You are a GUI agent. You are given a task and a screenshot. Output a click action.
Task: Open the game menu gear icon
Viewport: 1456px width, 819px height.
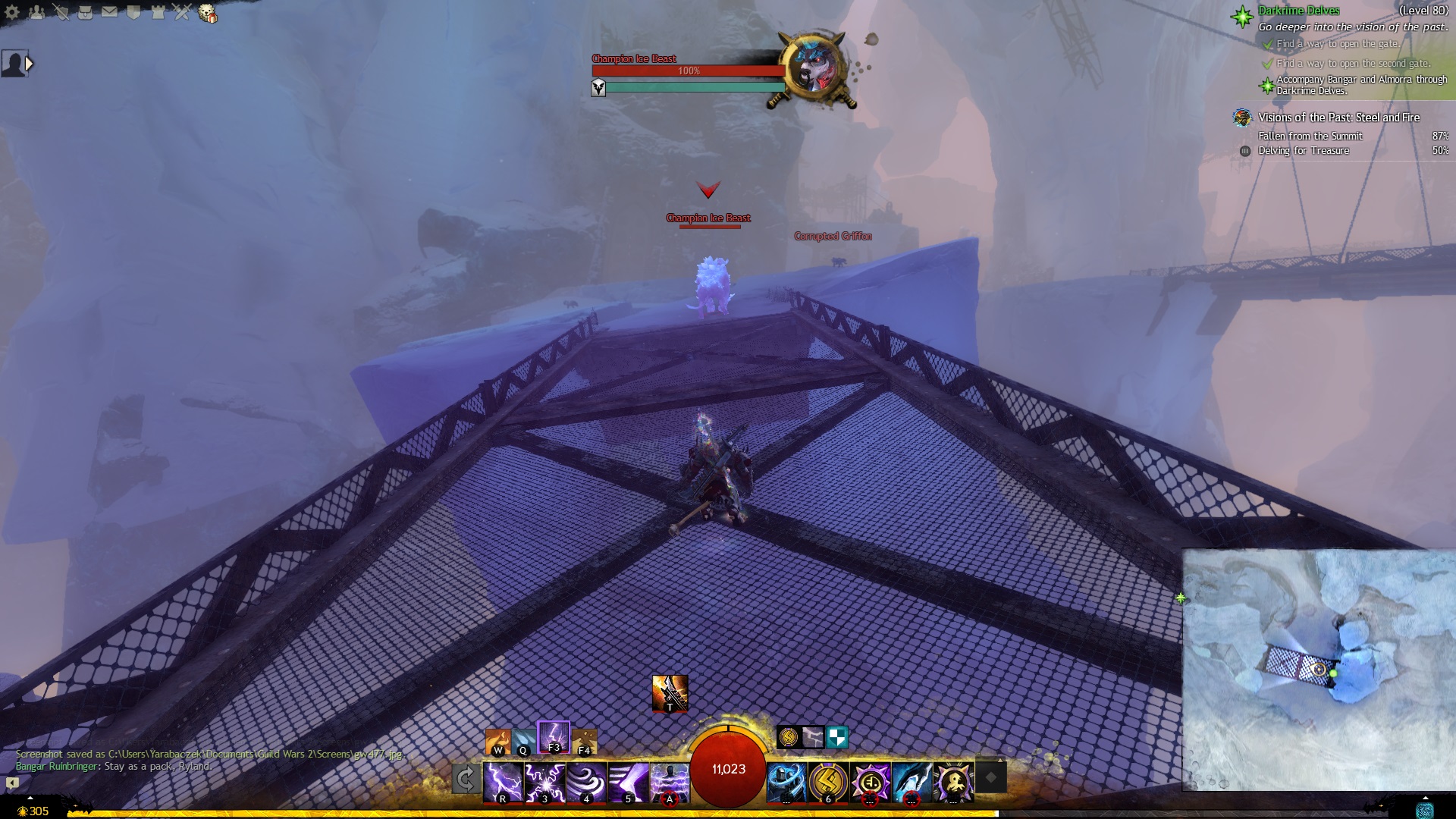12,12
